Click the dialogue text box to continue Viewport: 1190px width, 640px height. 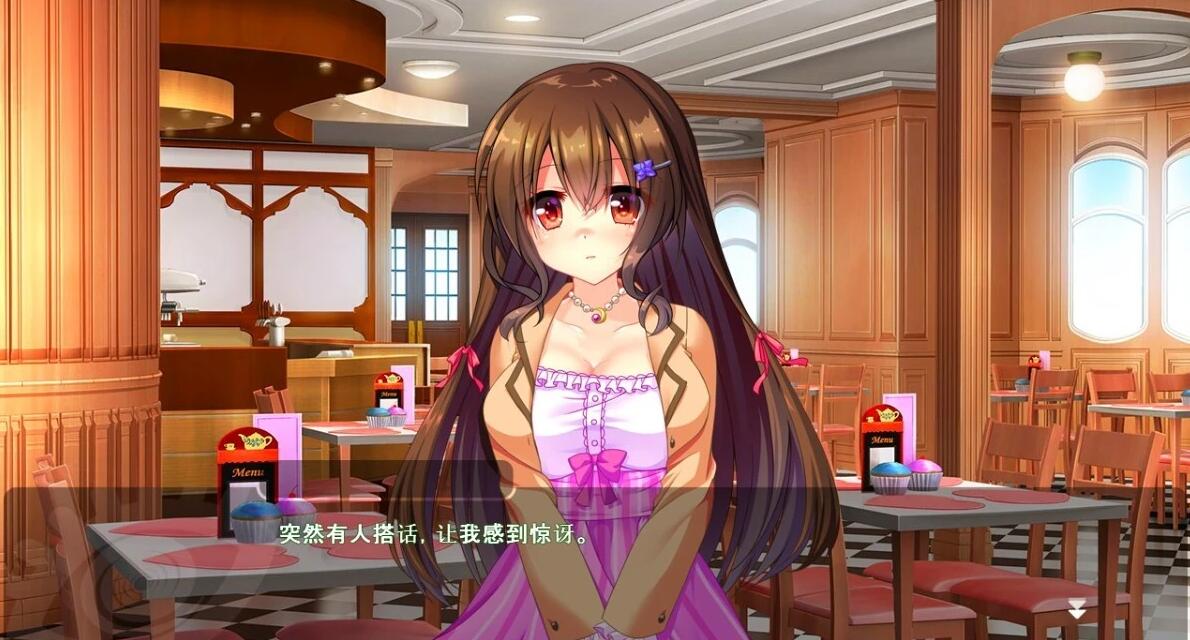(x=594, y=562)
